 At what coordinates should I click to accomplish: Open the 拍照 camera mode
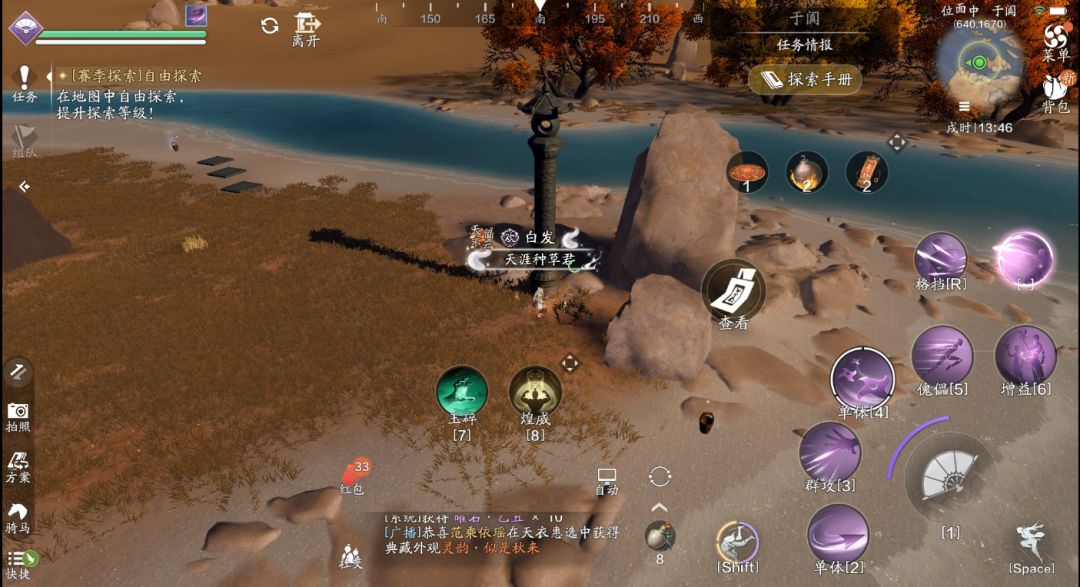pos(18,415)
